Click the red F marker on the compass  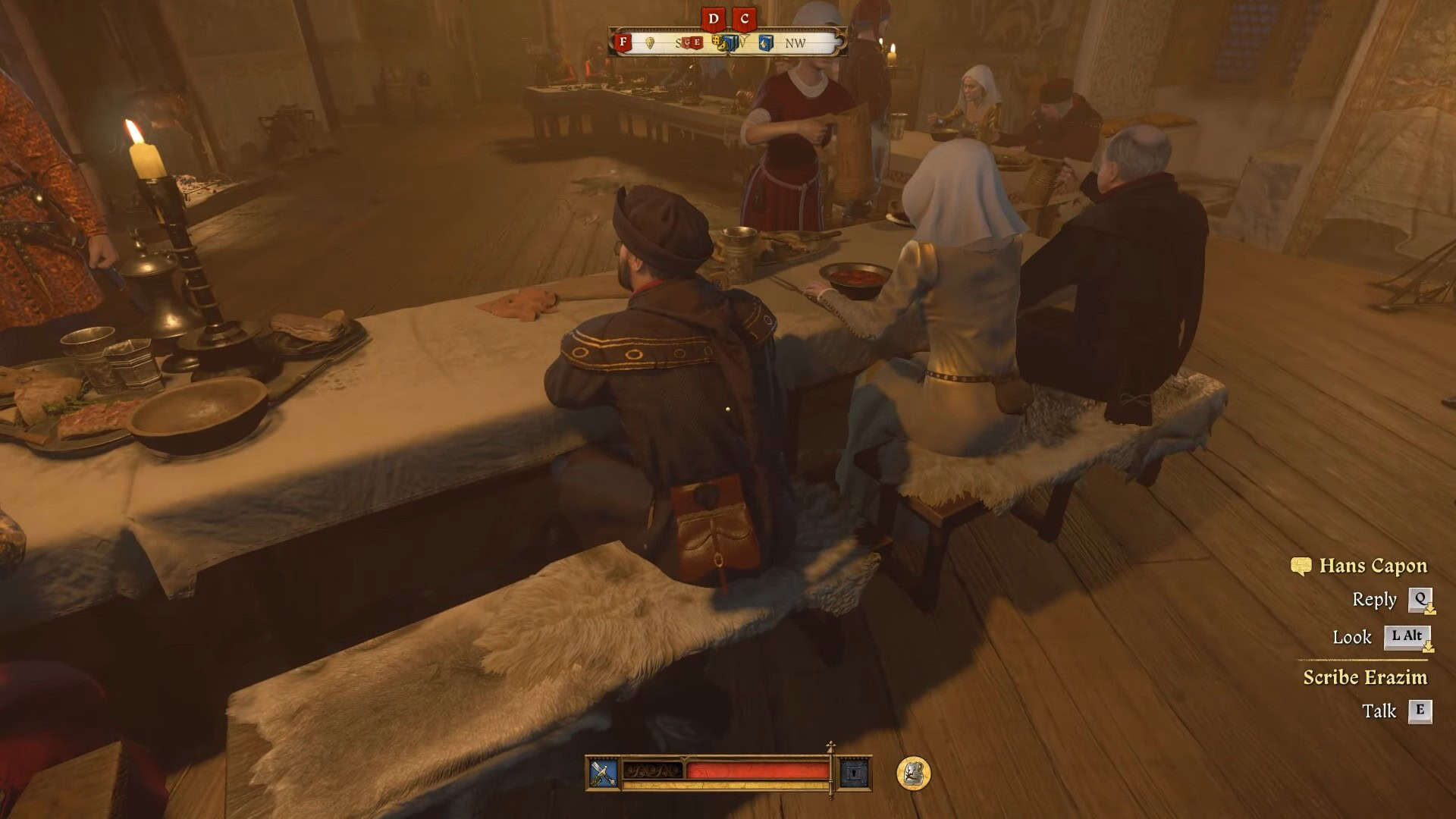point(623,42)
